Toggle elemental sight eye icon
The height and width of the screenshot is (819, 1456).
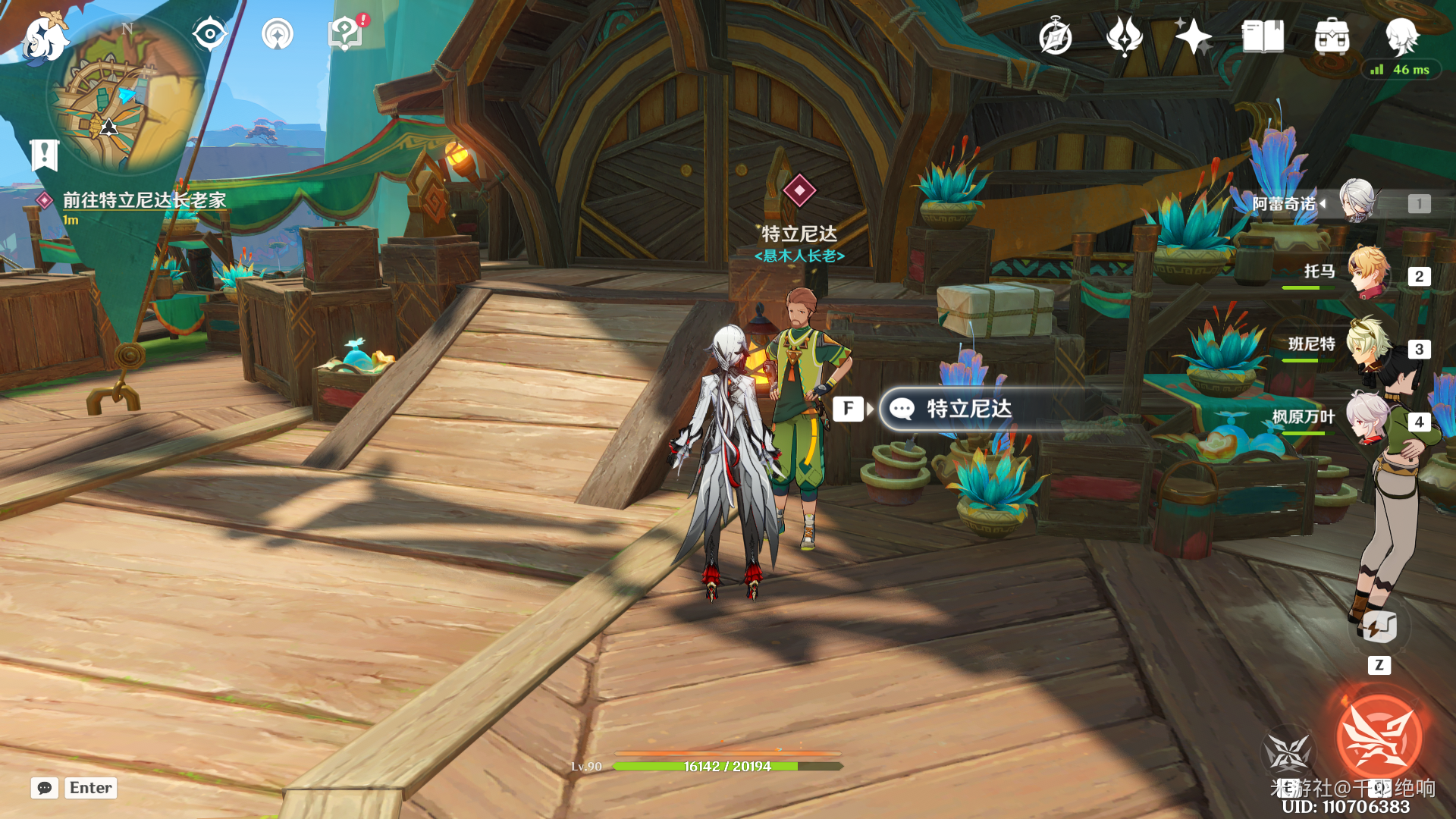[209, 34]
